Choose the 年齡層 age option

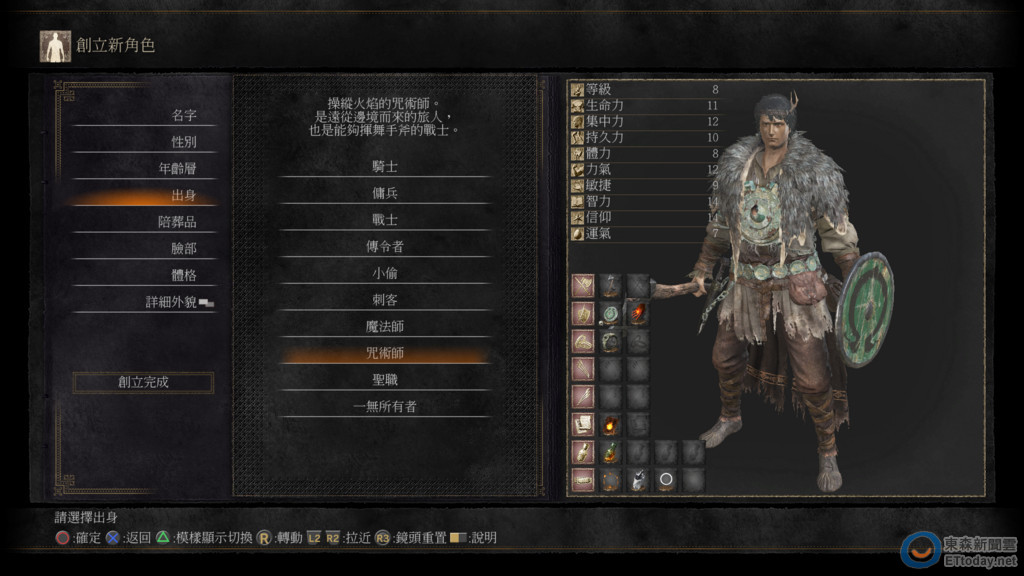click(177, 169)
